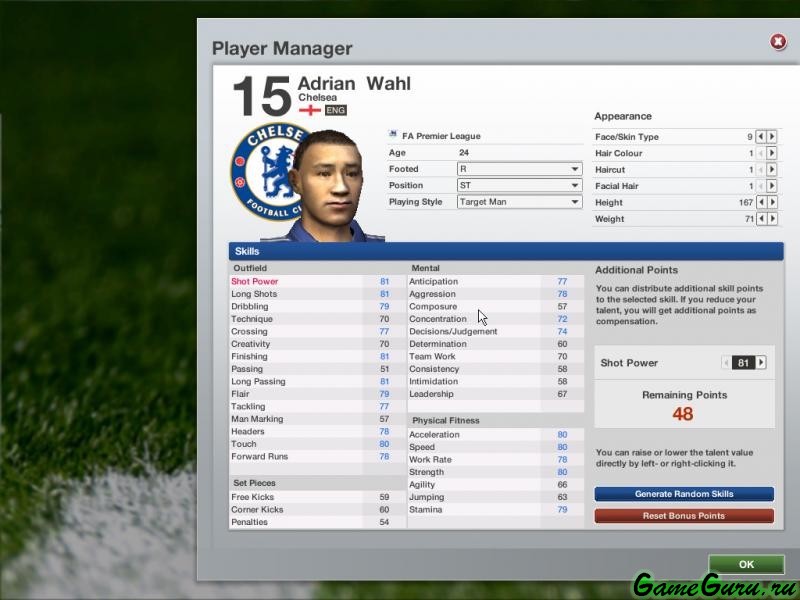Increase Face/Skin Type with right arrow

[772, 137]
